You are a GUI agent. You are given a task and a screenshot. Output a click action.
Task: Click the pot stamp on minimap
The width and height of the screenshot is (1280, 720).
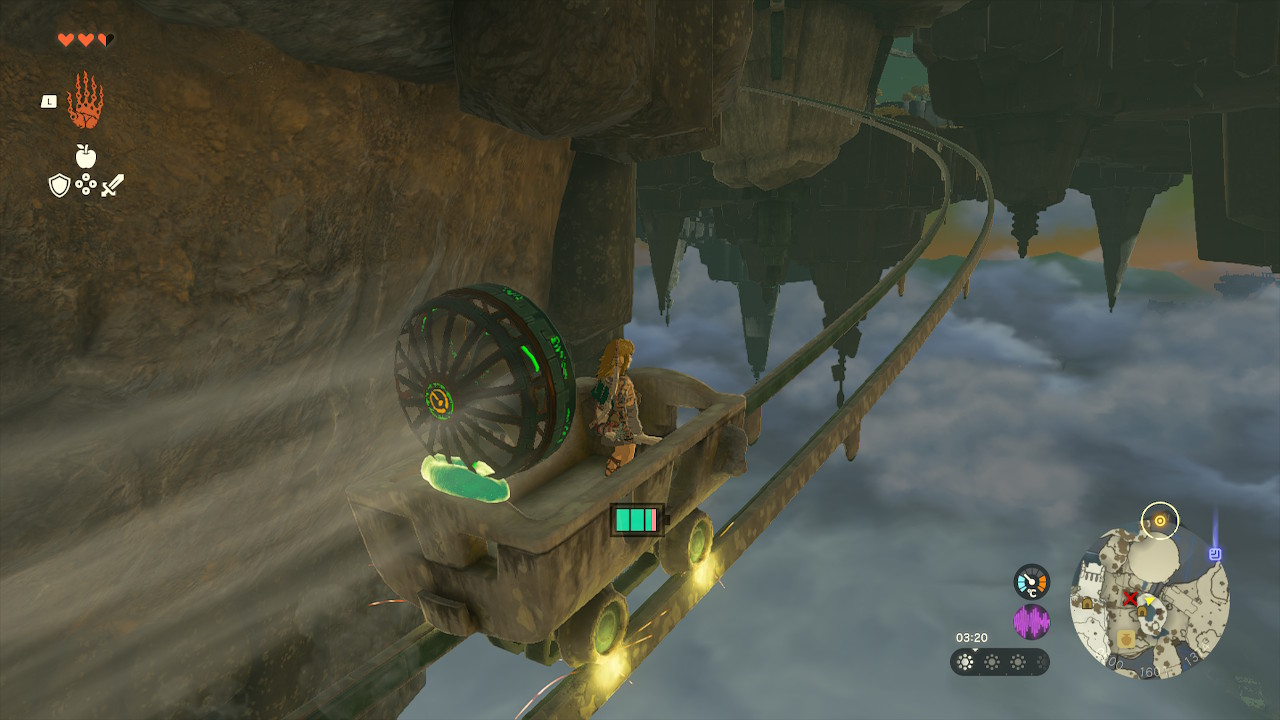1126,638
